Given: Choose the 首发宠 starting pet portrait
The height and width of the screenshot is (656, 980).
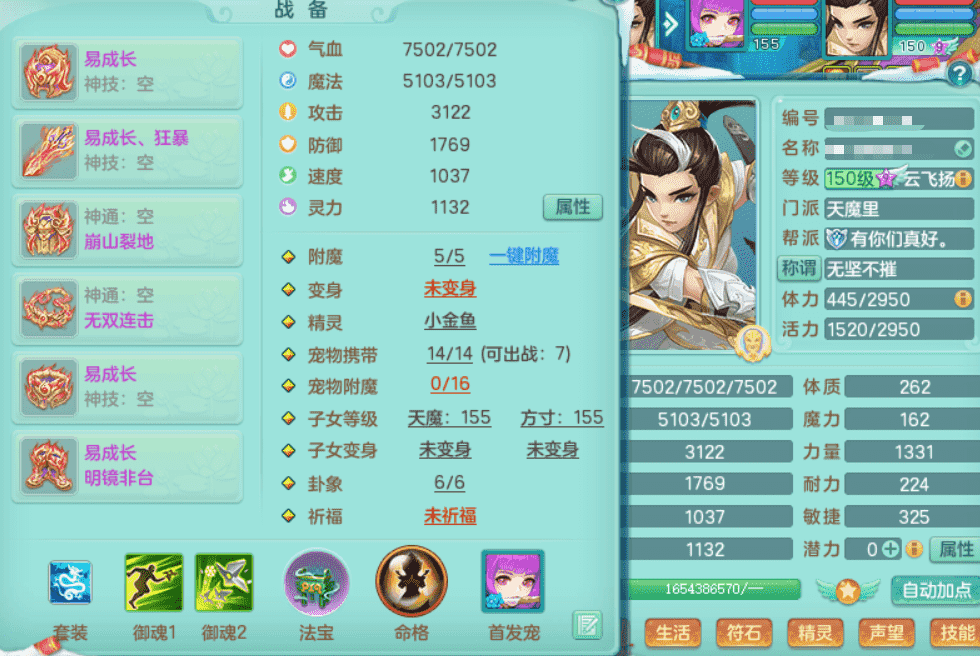Looking at the screenshot, I should (512, 582).
